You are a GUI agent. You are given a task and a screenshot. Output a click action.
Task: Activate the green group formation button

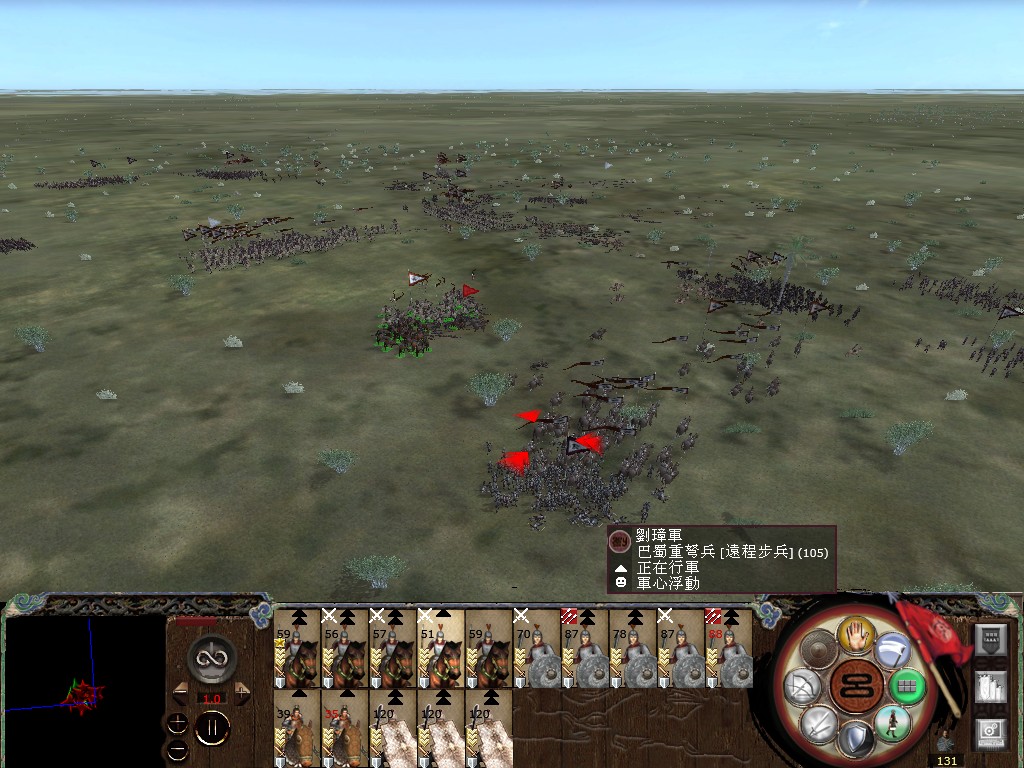[907, 687]
